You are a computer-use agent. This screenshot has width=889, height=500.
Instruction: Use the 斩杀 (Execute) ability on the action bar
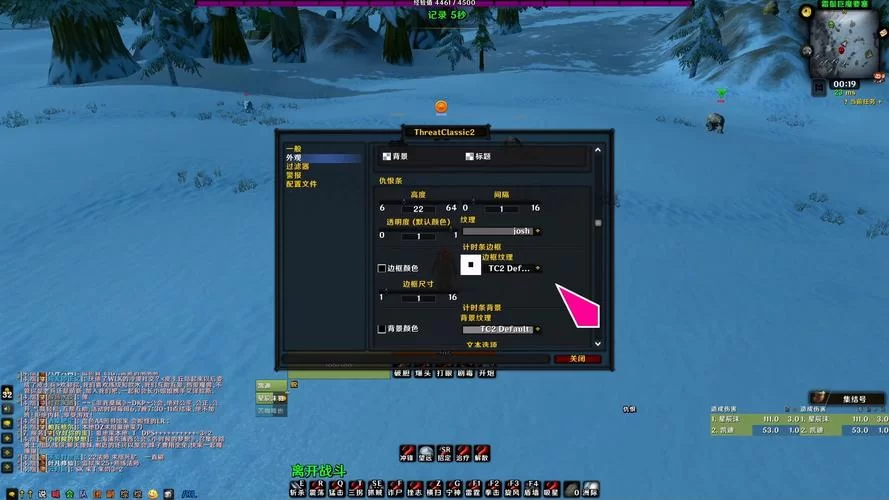[x=297, y=488]
